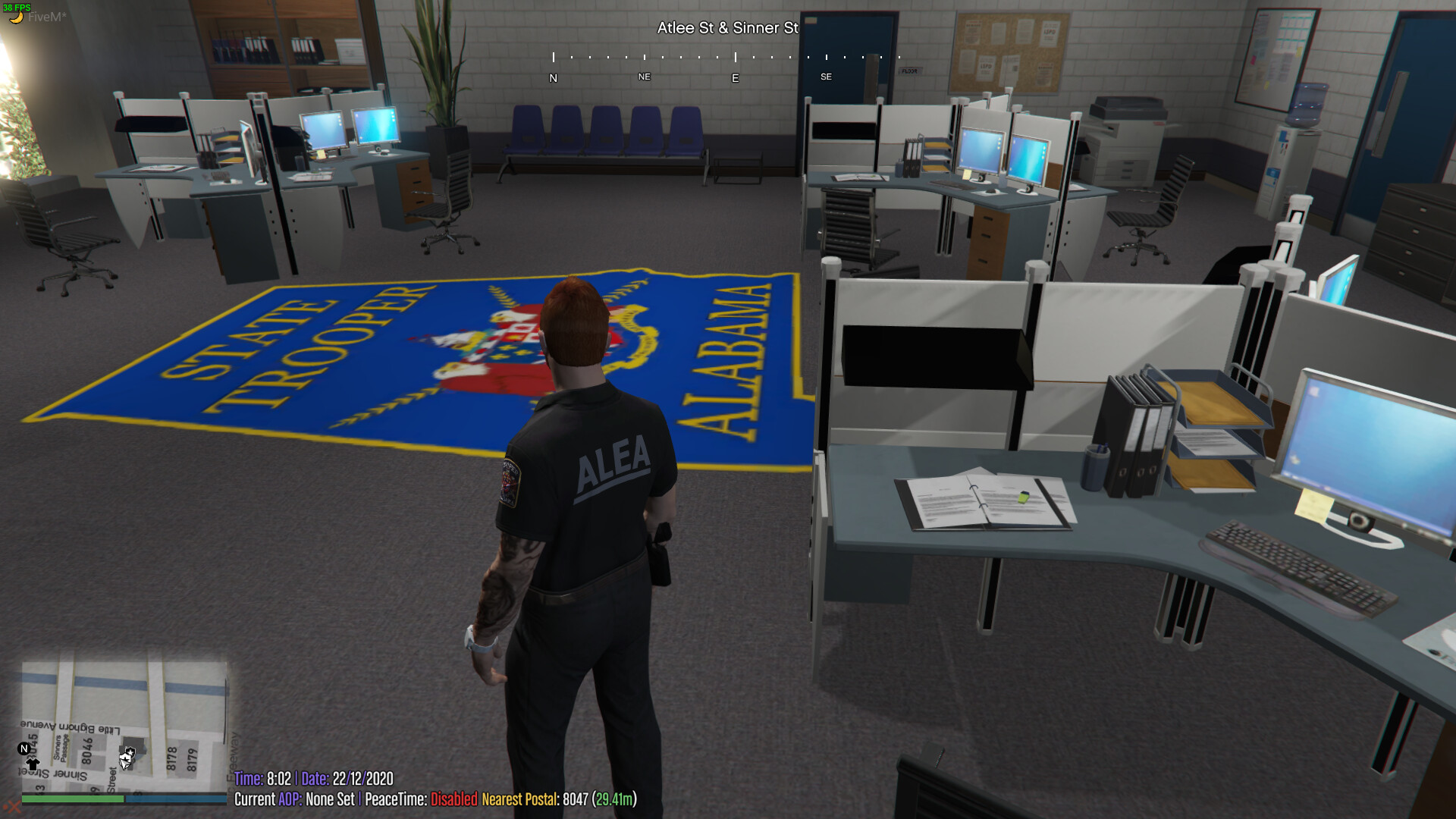Click the green 29.41m distance text
Image resolution: width=1456 pixels, height=819 pixels.
613,799
